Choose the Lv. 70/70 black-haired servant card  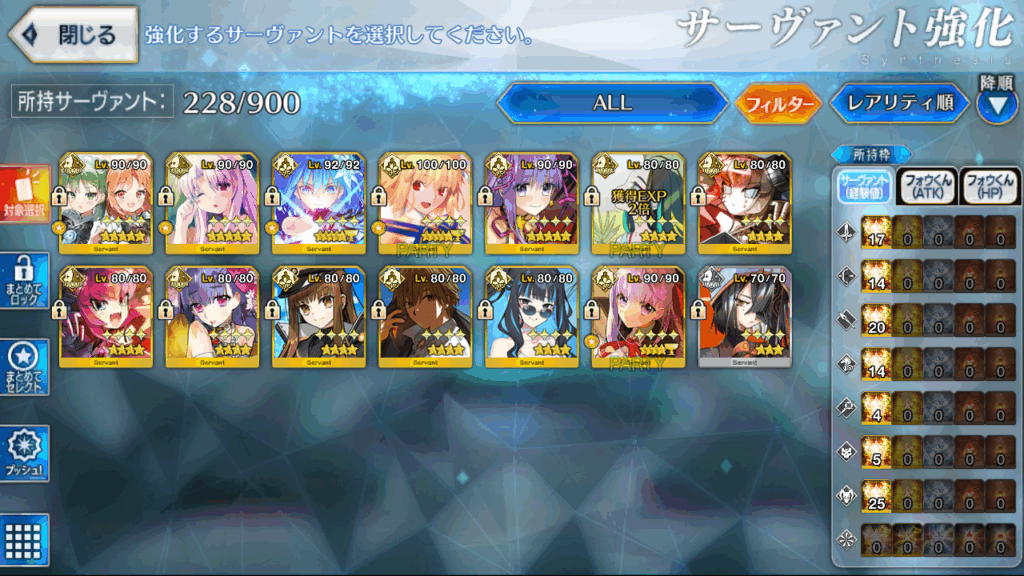pyautogui.click(x=743, y=316)
